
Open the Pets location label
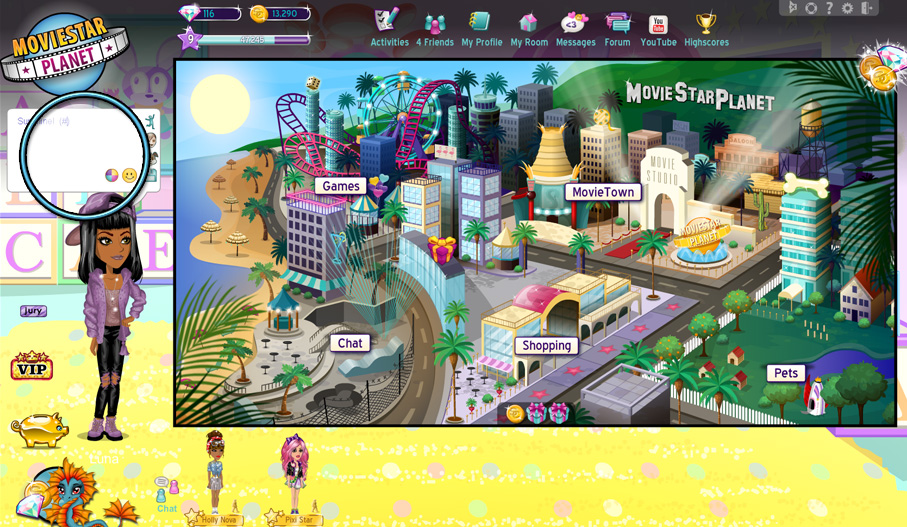point(786,373)
